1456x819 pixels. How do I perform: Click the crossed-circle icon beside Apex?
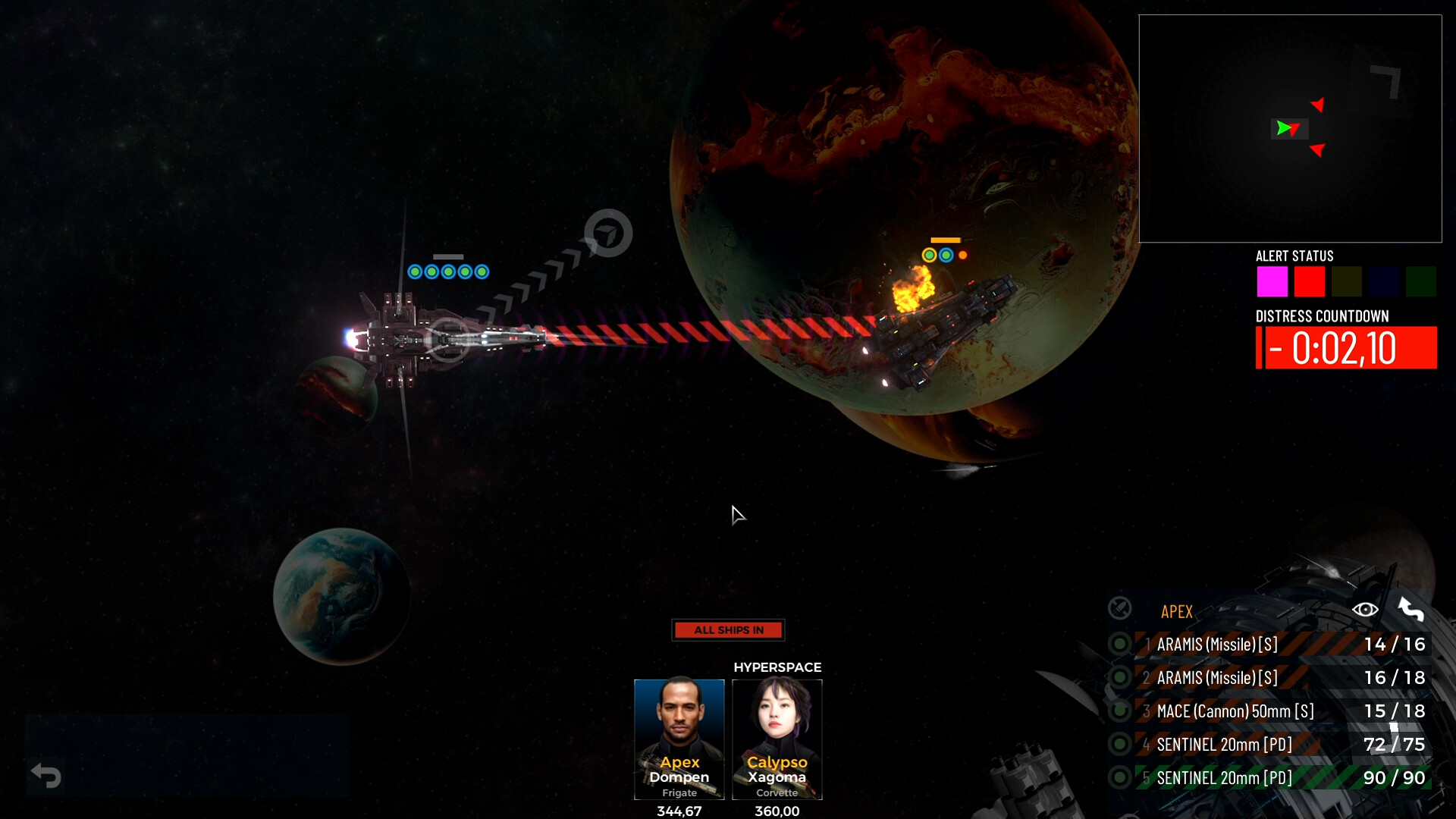(1119, 609)
